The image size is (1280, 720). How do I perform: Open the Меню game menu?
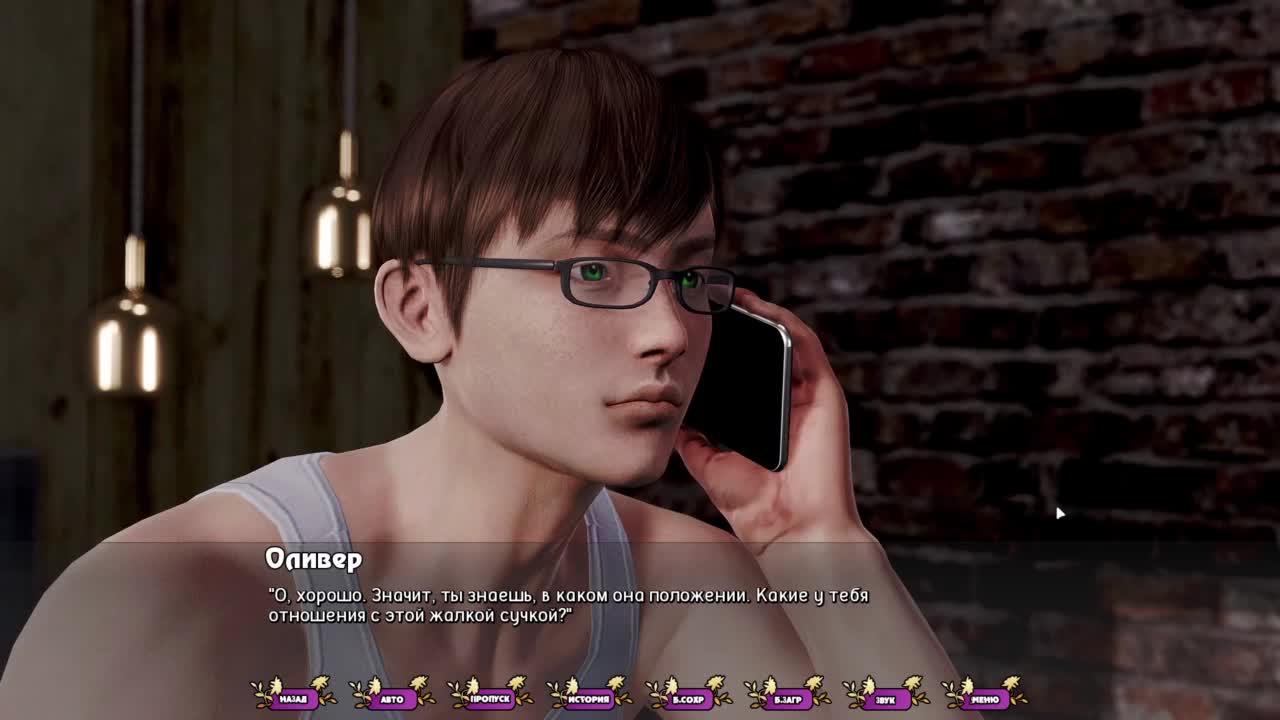[x=984, y=699]
